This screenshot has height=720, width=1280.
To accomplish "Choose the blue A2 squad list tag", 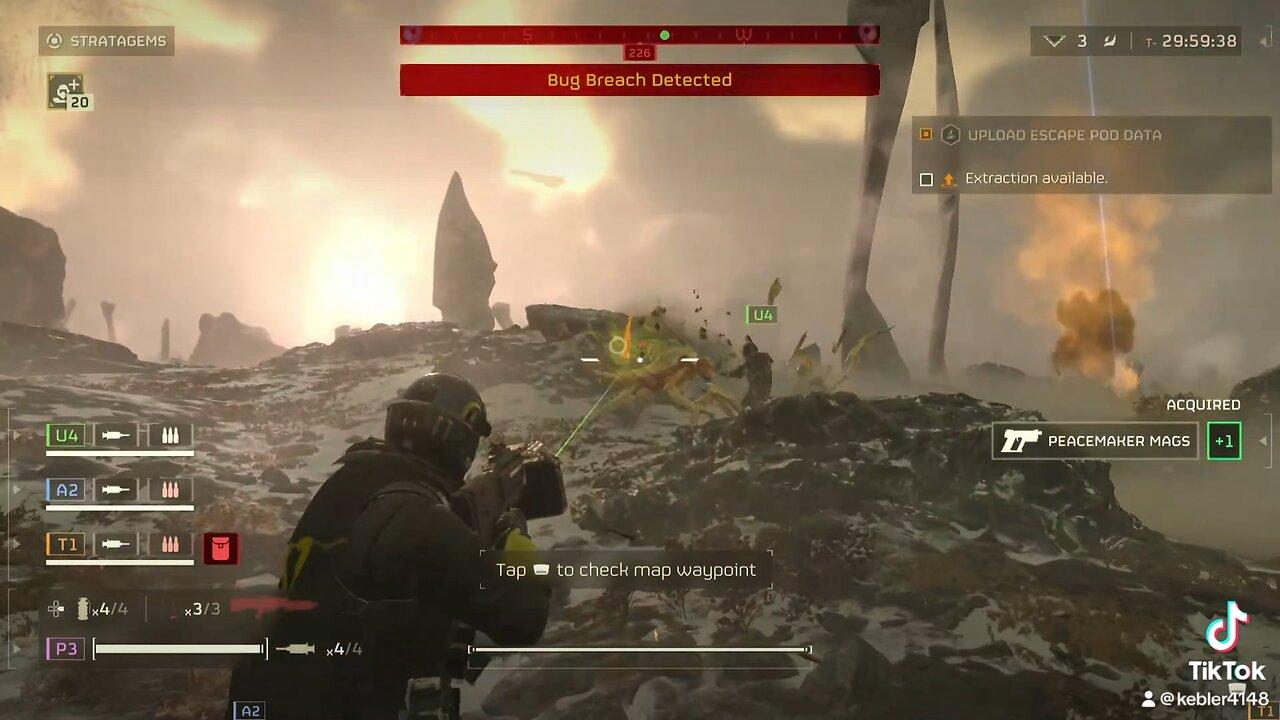I will click(67, 490).
